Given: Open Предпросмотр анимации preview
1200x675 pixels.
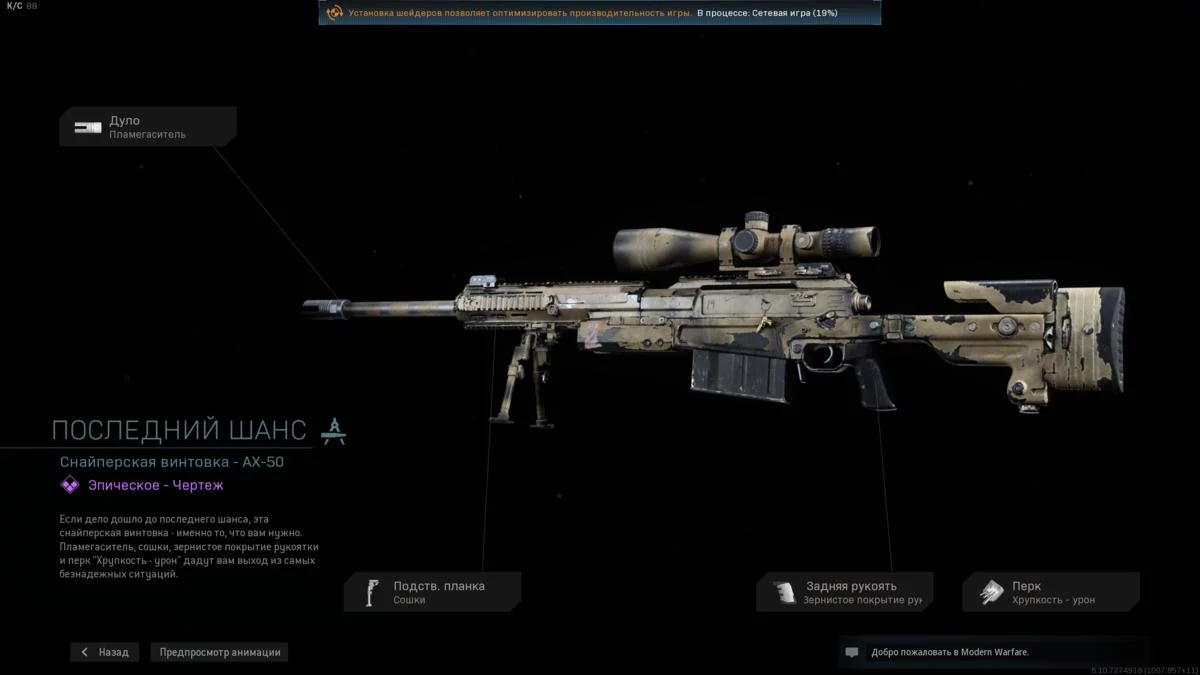Looking at the screenshot, I should point(220,652).
